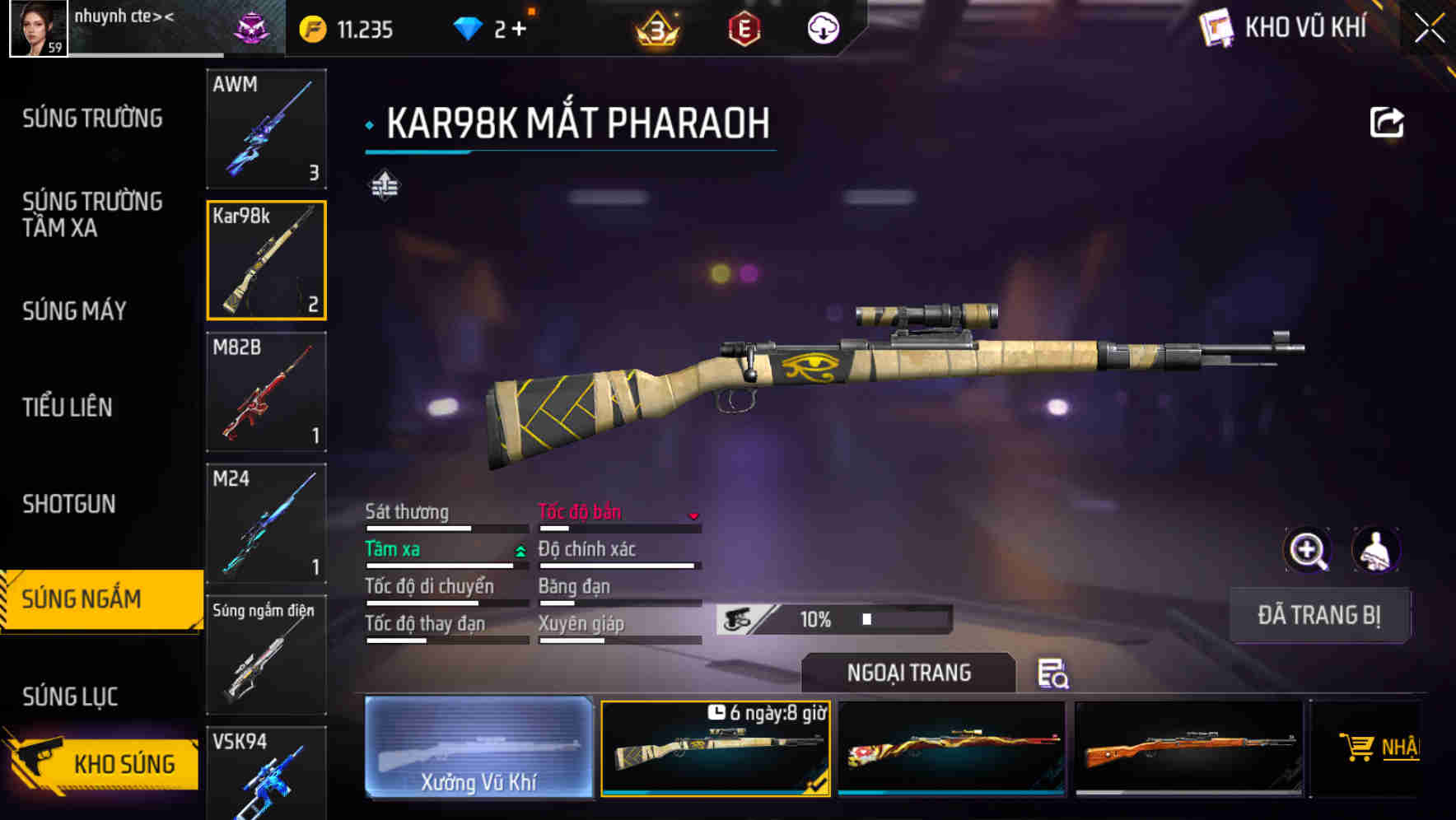Image resolution: width=1456 pixels, height=820 pixels.
Task: Toggle the weapon upgrade badge under the title
Action: (x=386, y=185)
